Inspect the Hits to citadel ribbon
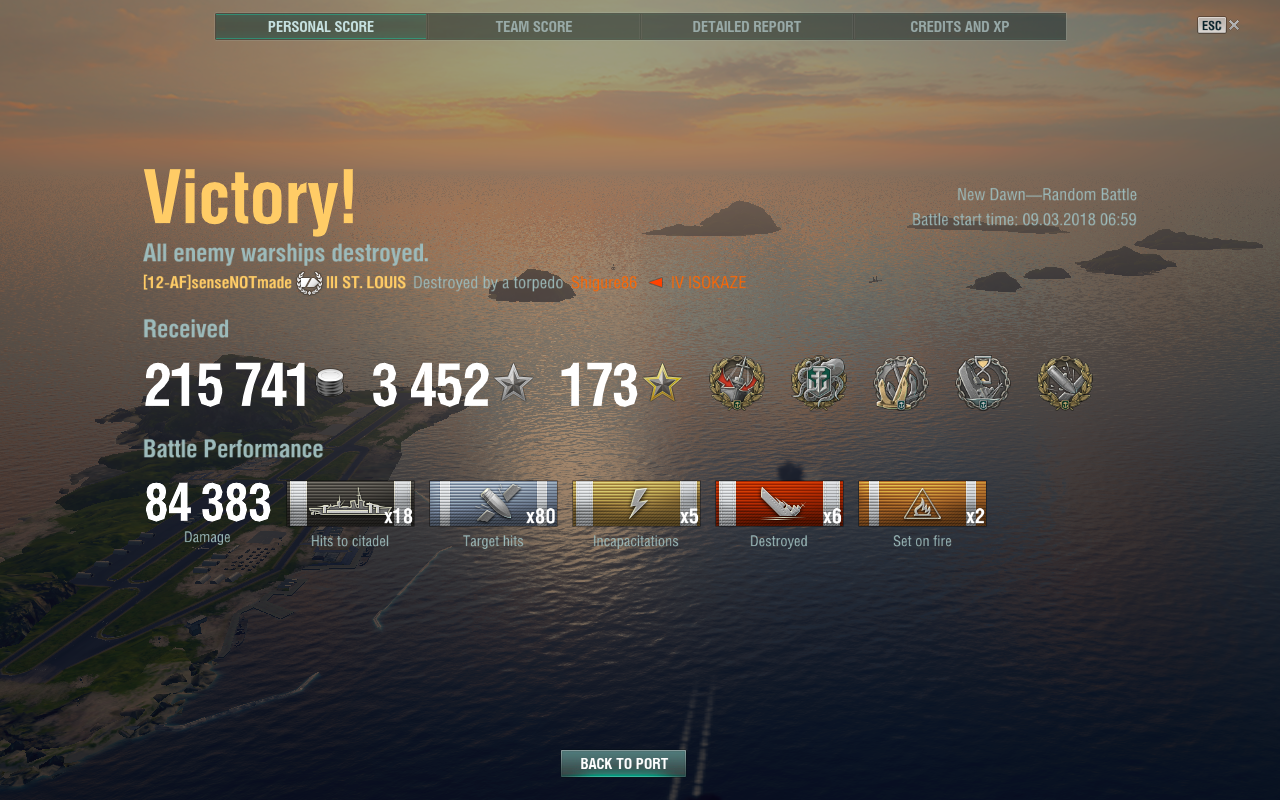Image resolution: width=1280 pixels, height=800 pixels. click(351, 503)
